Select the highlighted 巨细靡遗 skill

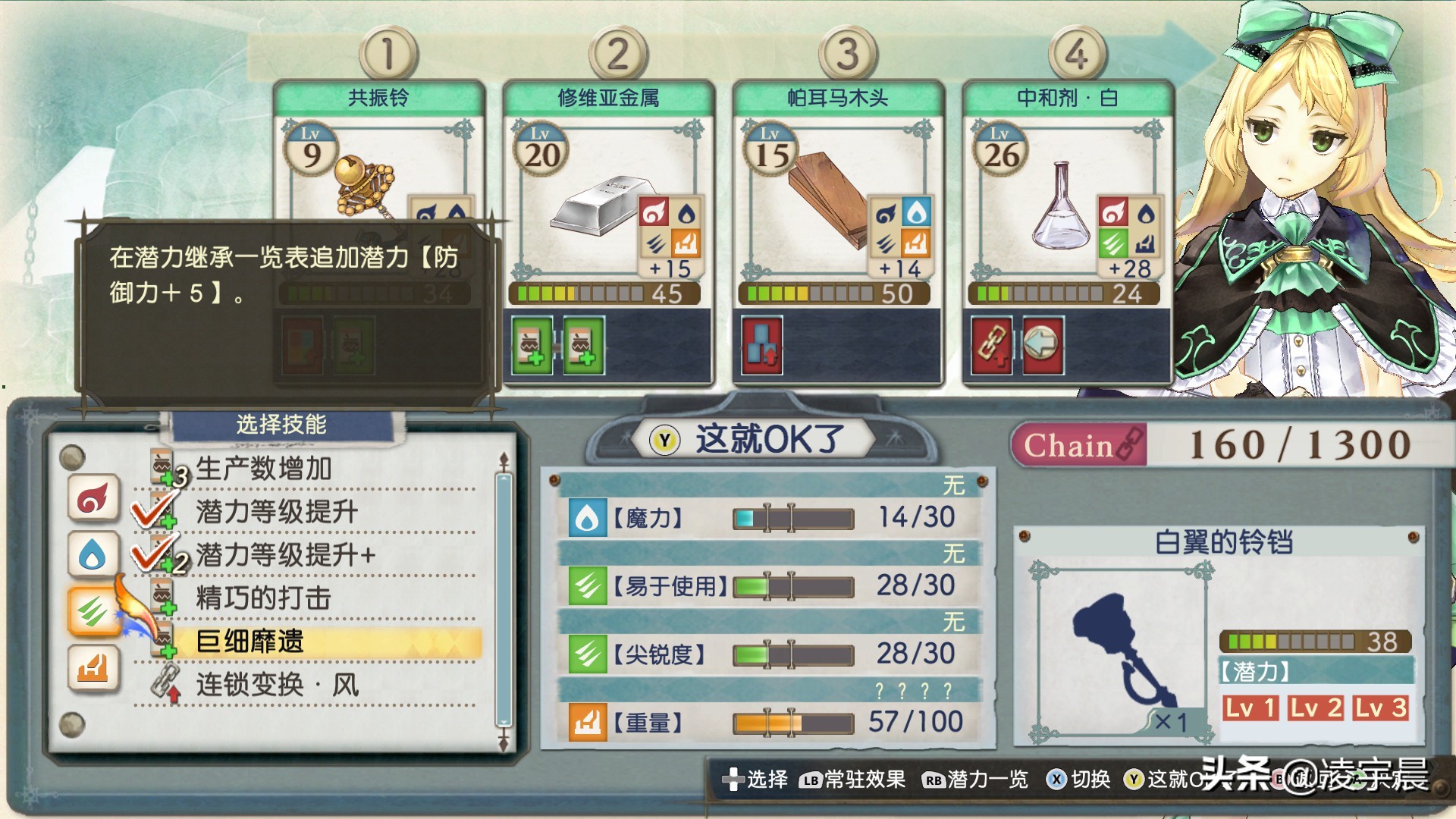(250, 642)
